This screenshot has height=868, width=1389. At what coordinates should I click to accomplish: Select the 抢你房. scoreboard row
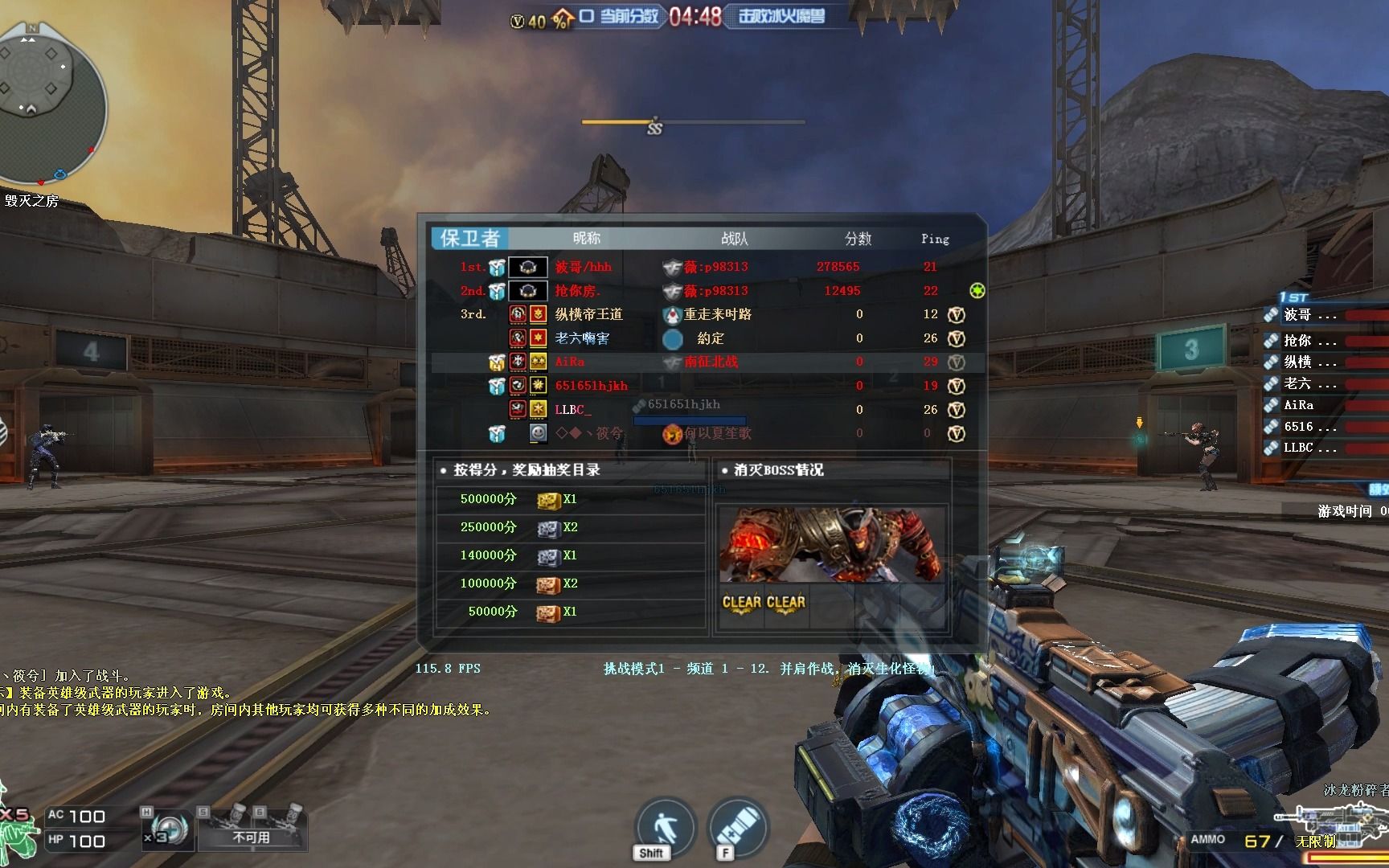coord(578,291)
